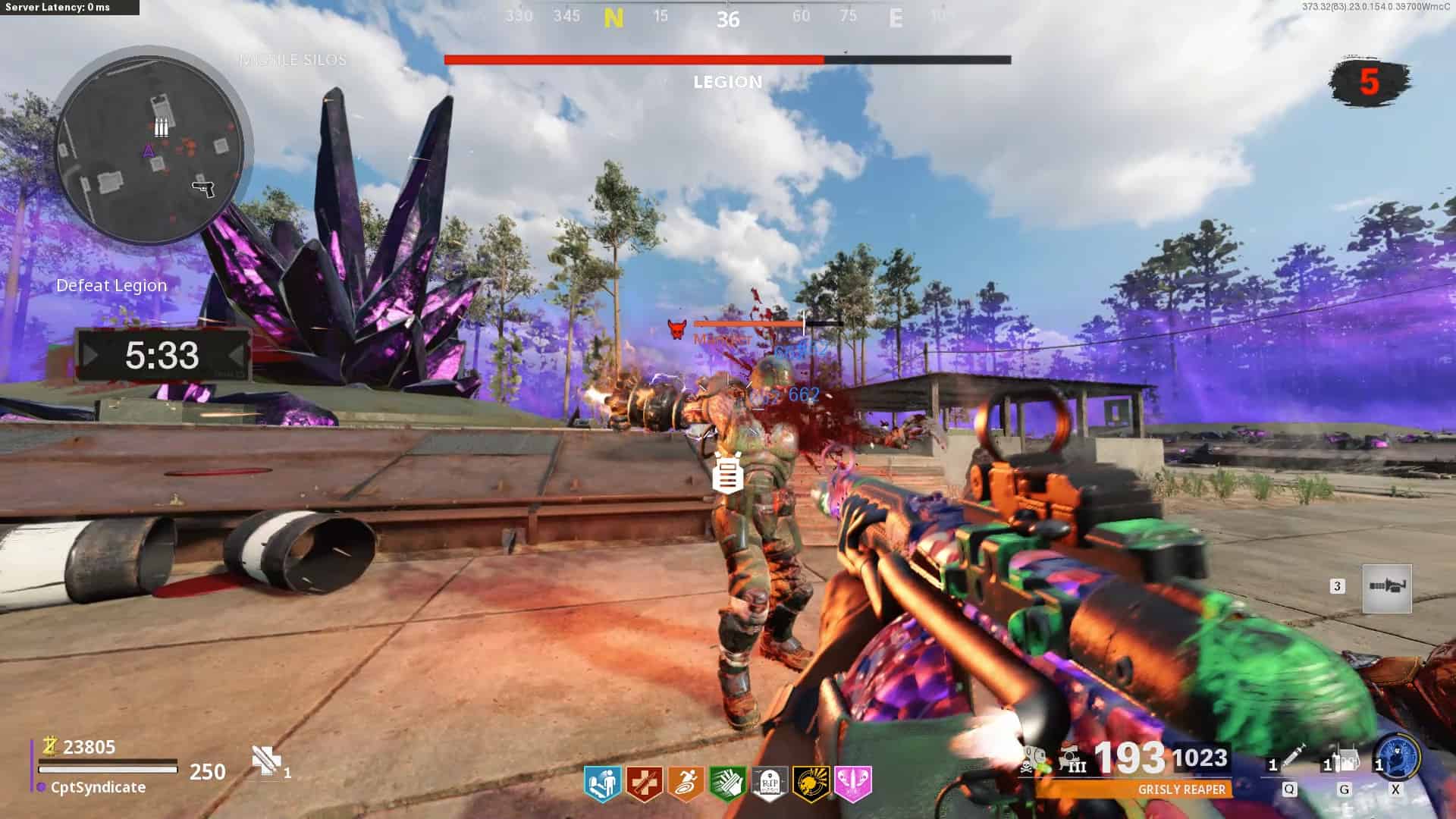Screen dimensions: 1456x819
Task: Select the pistol marker on the minimap
Action: point(204,187)
